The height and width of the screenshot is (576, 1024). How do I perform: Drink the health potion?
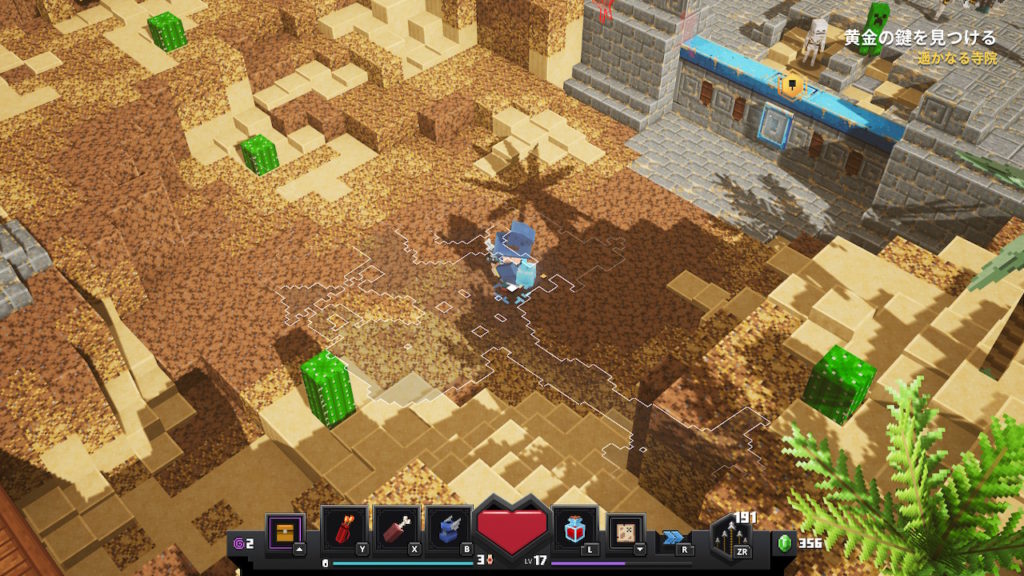(575, 527)
